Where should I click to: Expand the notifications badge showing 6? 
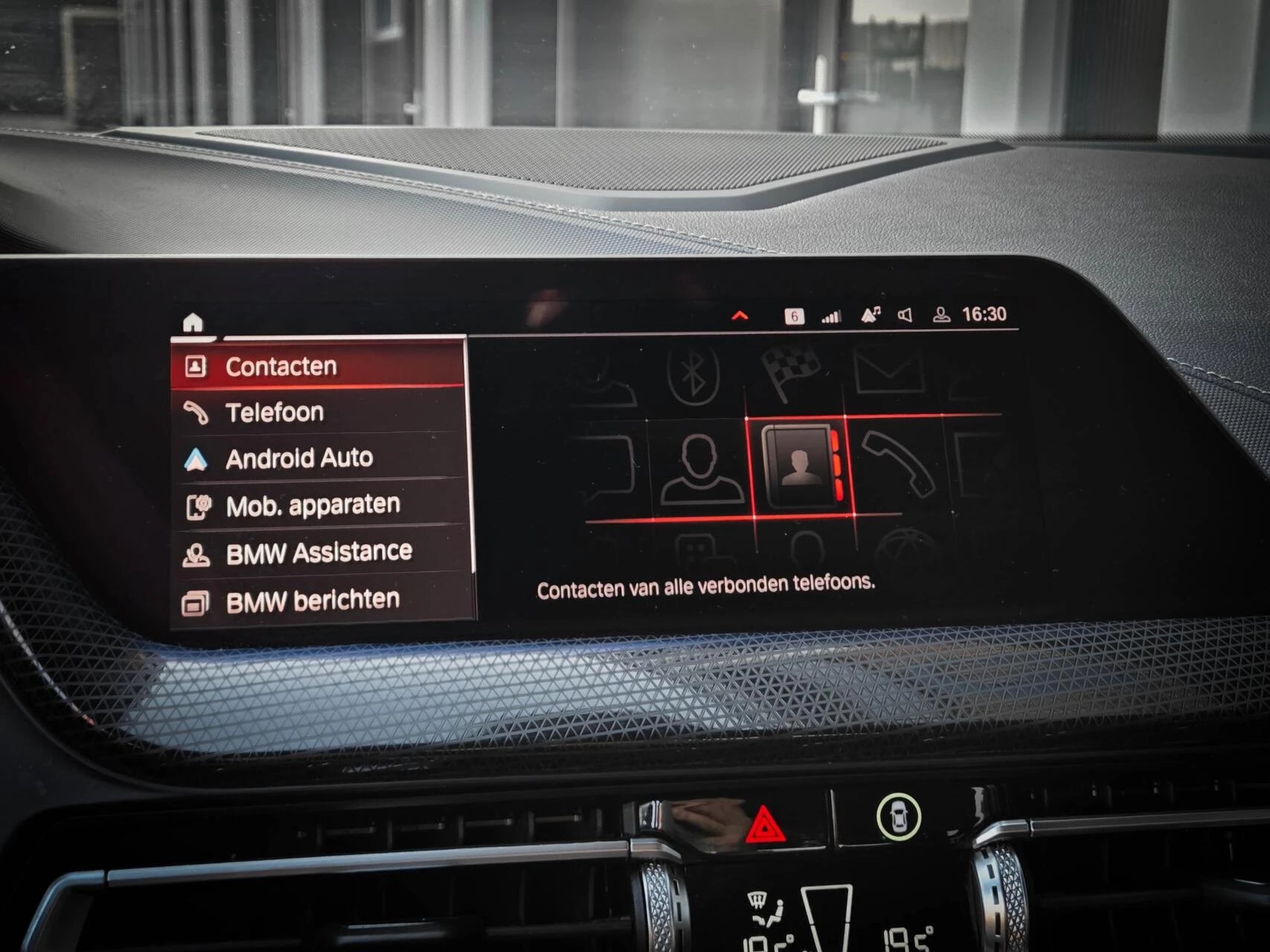793,314
